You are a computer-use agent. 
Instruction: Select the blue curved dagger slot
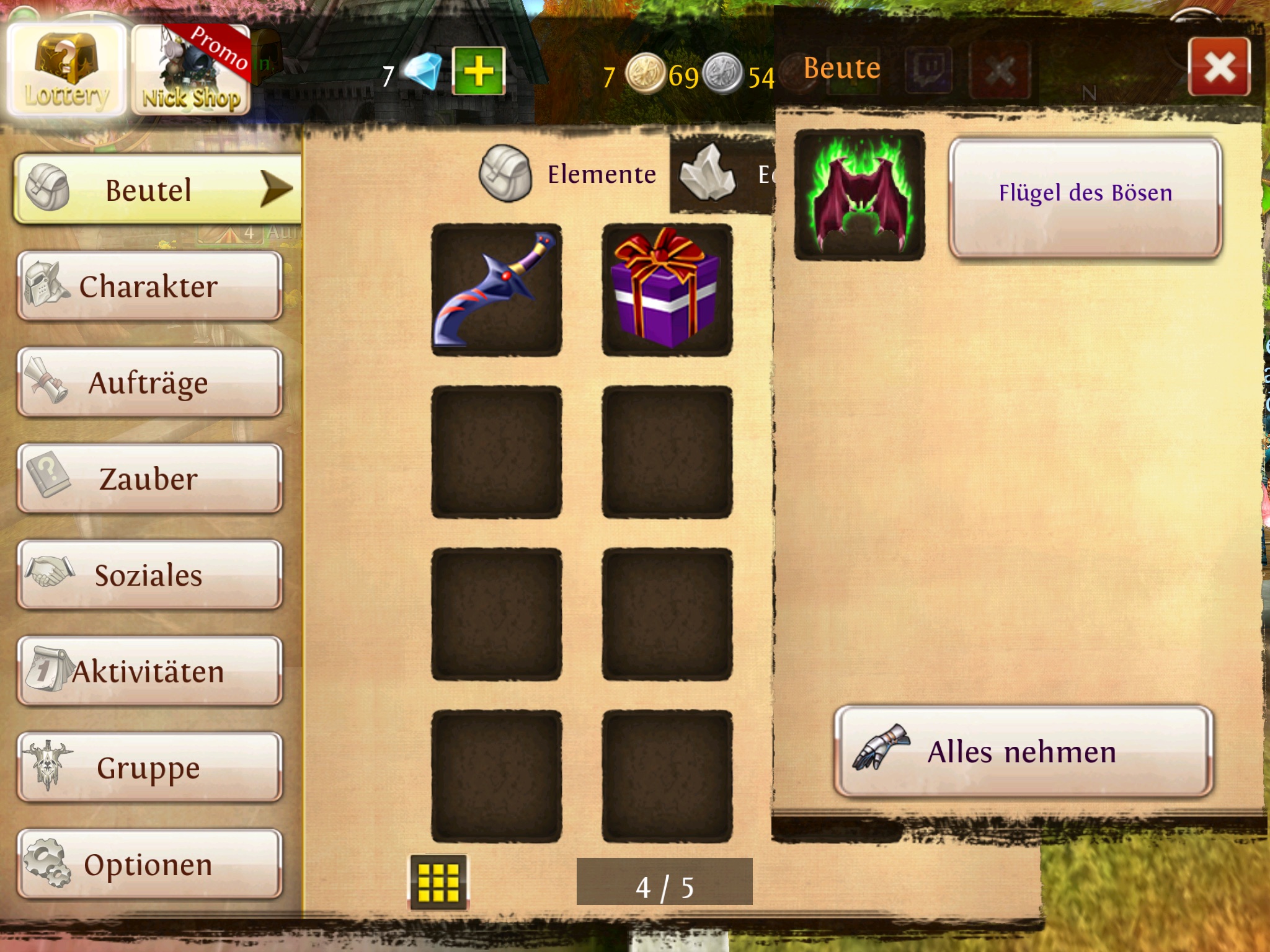click(x=497, y=289)
